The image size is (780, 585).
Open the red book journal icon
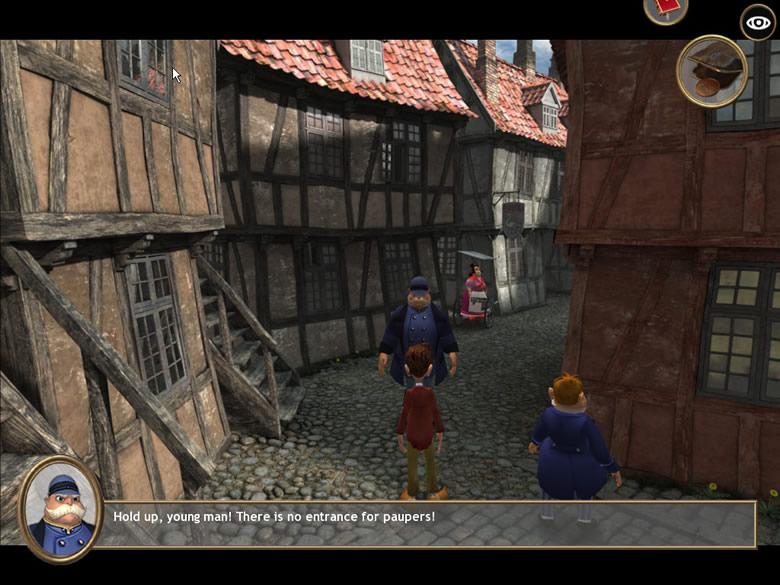pyautogui.click(x=665, y=8)
